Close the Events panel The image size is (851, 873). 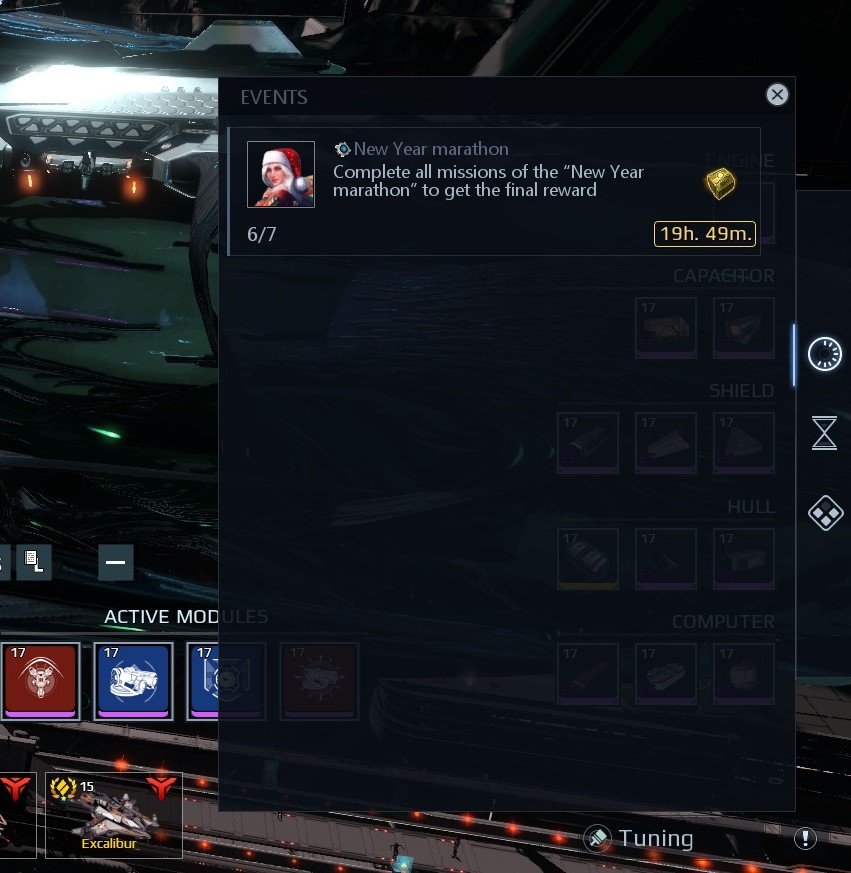point(777,95)
